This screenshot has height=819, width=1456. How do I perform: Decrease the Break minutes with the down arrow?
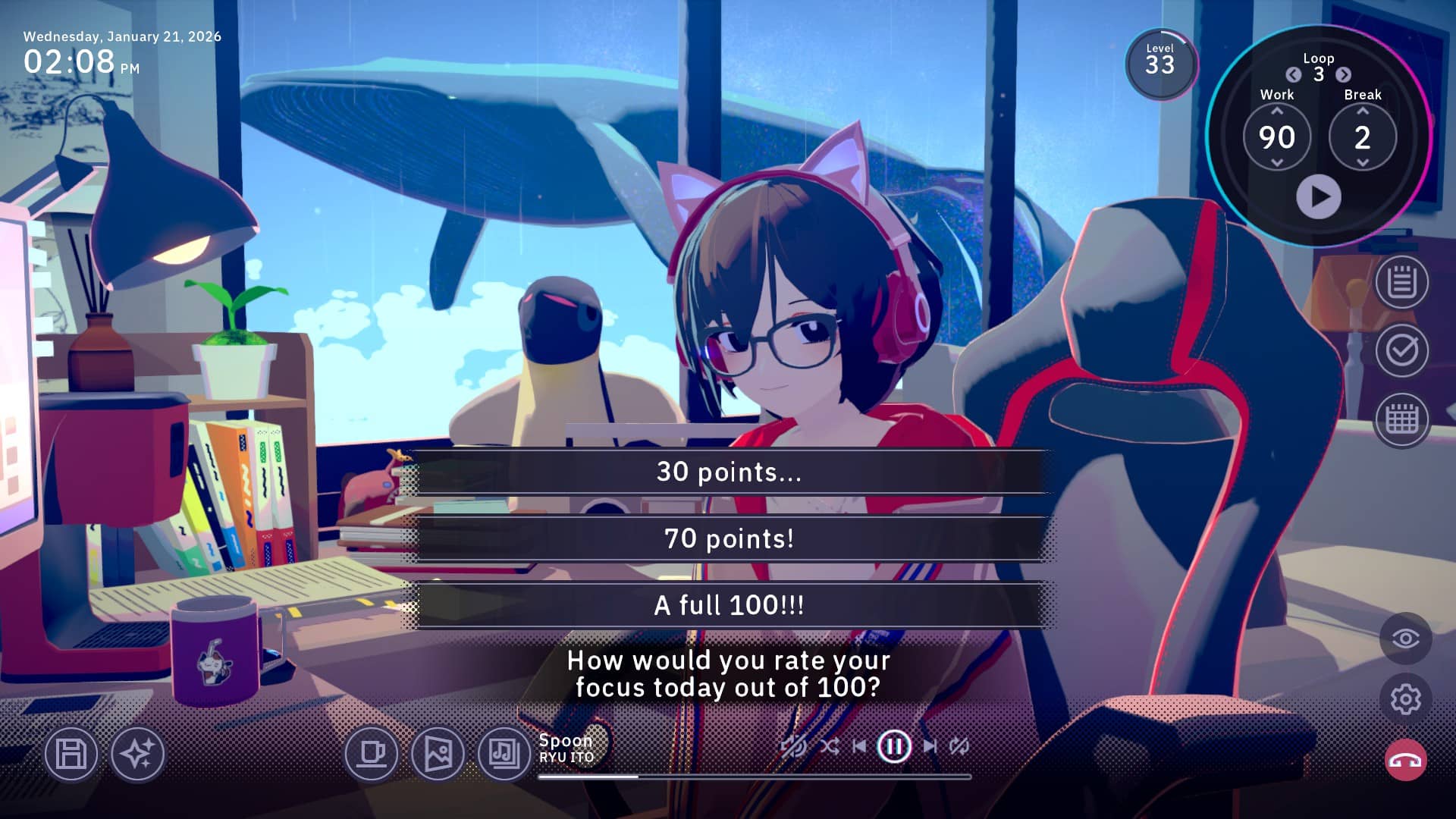coord(1363,163)
